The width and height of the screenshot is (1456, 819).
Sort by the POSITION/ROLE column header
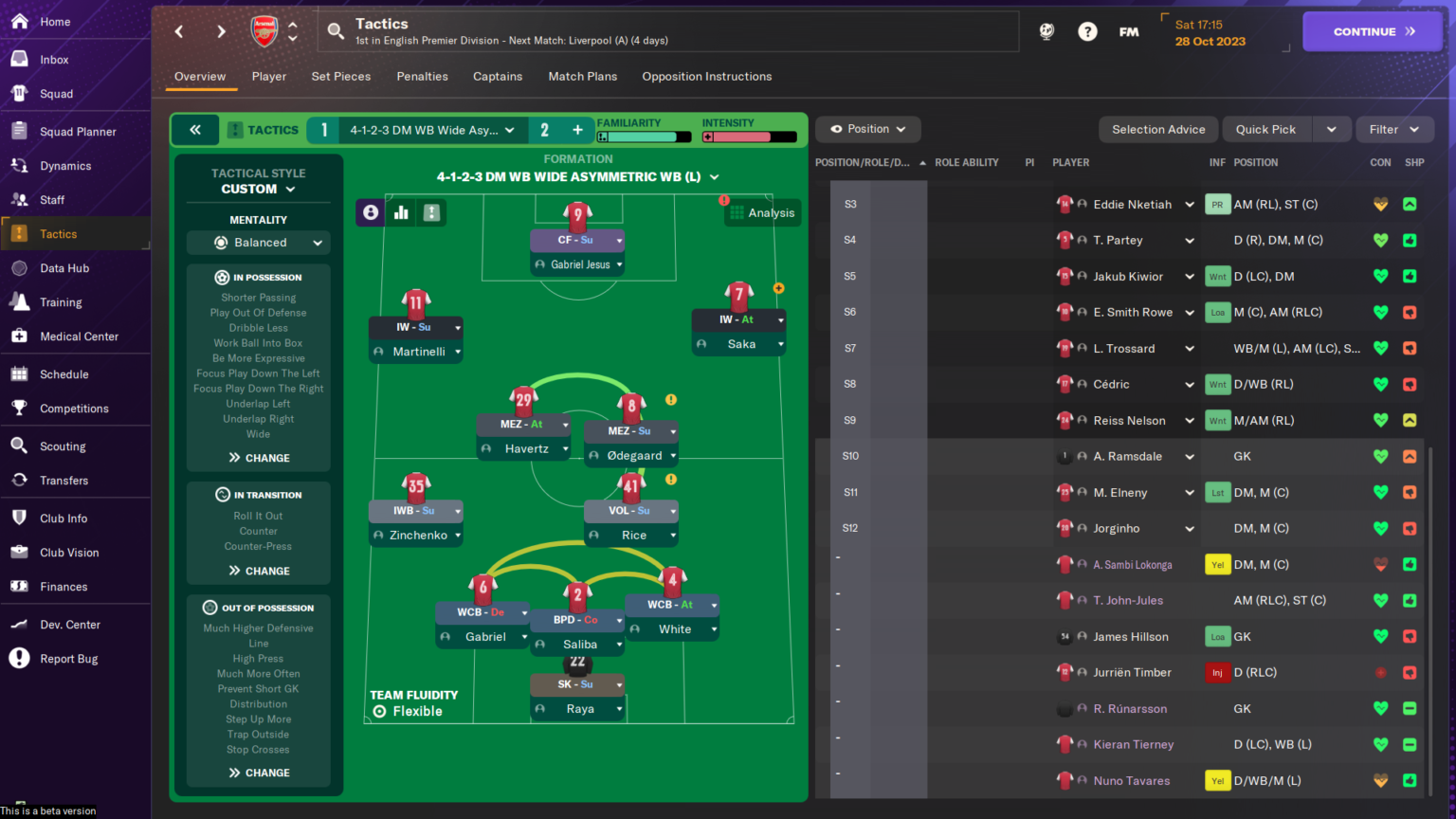tap(863, 162)
